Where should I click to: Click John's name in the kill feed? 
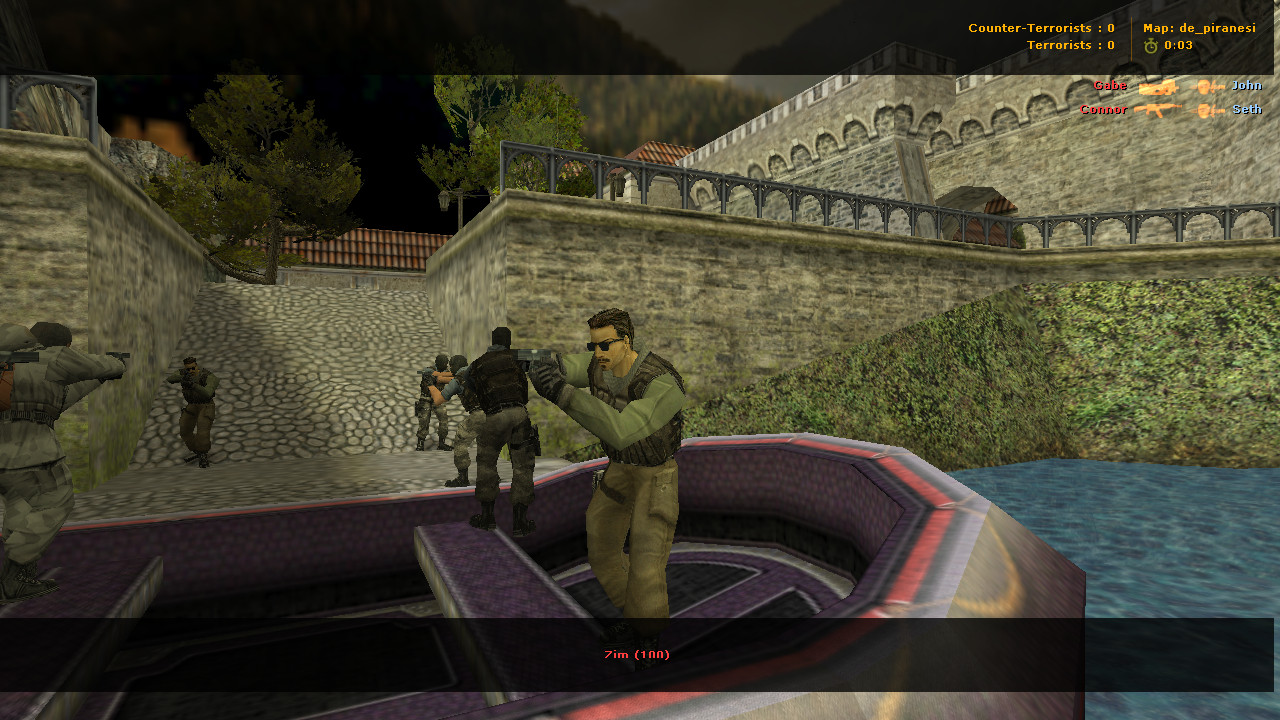[x=1246, y=86]
